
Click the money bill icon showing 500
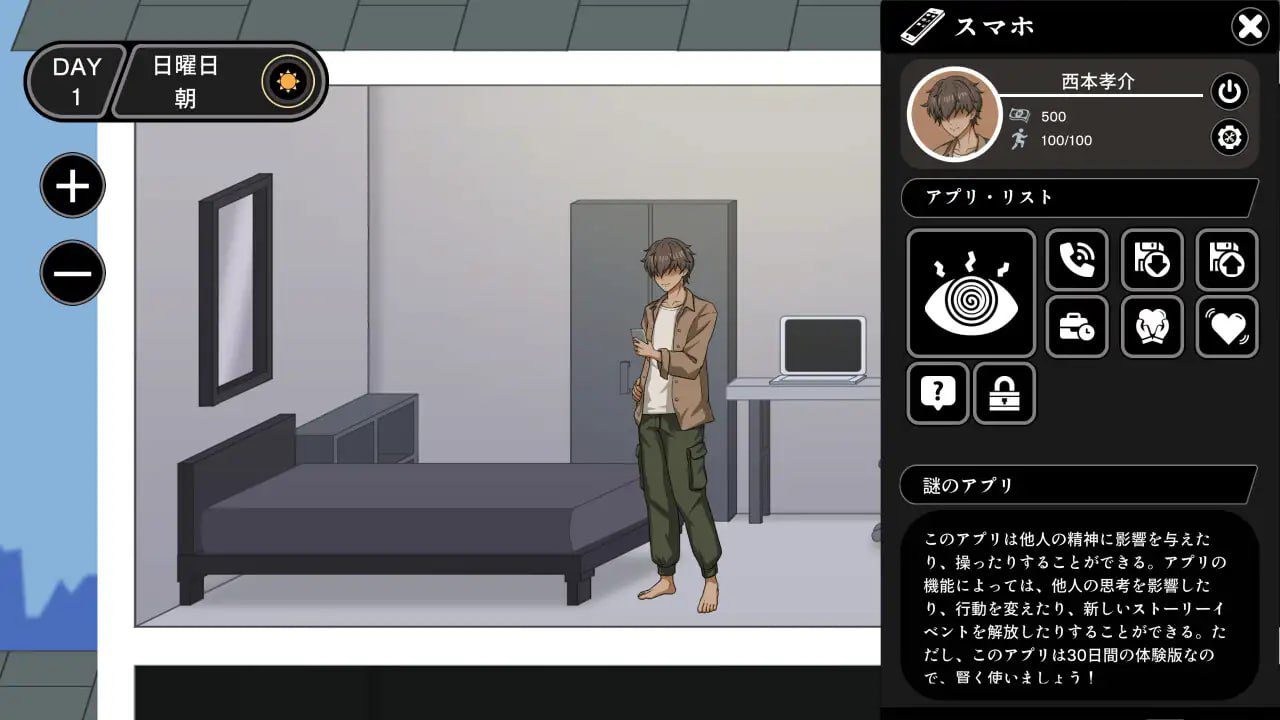pos(1019,116)
